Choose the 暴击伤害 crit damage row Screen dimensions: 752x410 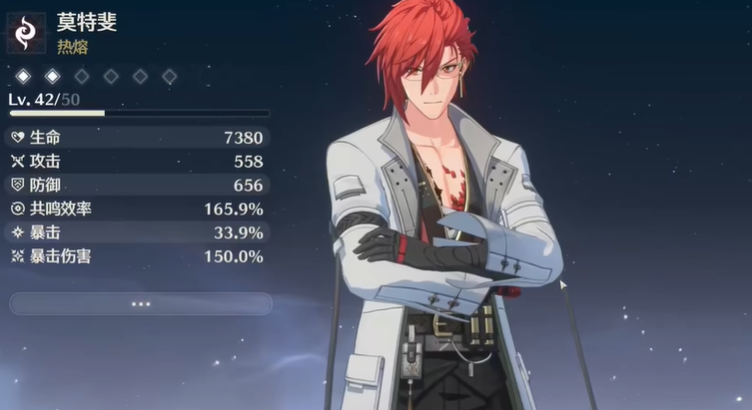[137, 257]
